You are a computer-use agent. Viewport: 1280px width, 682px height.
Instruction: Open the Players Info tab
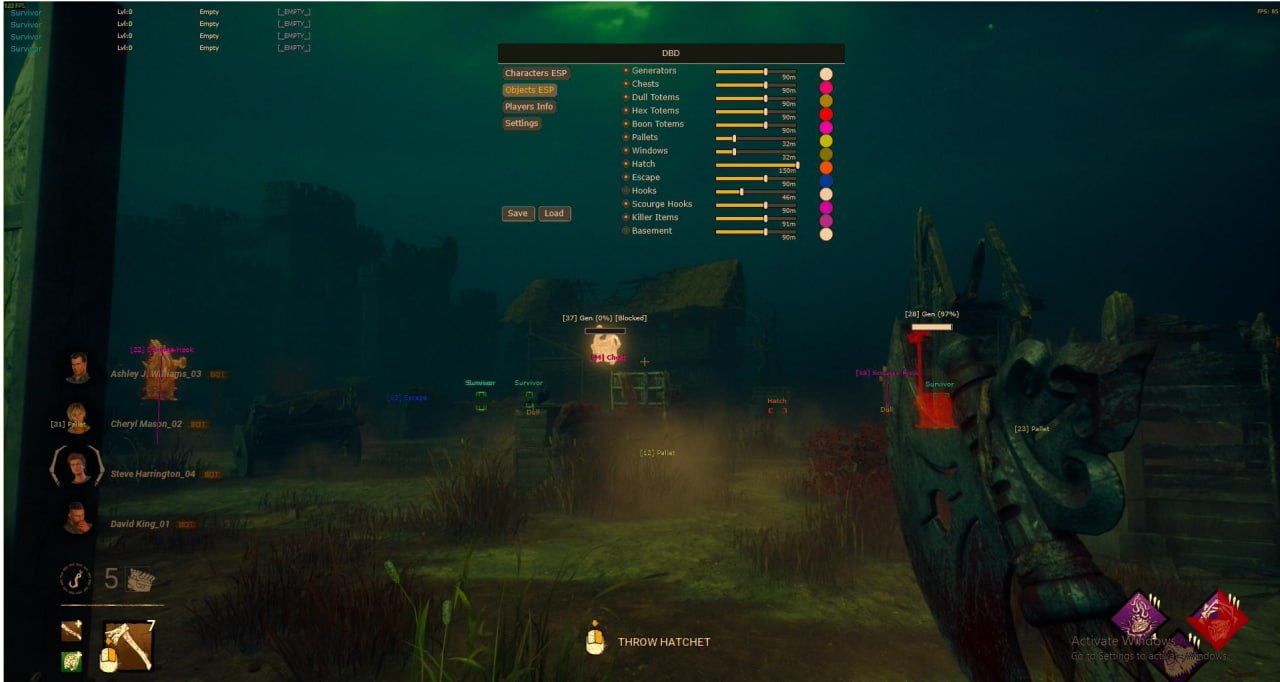coord(529,107)
